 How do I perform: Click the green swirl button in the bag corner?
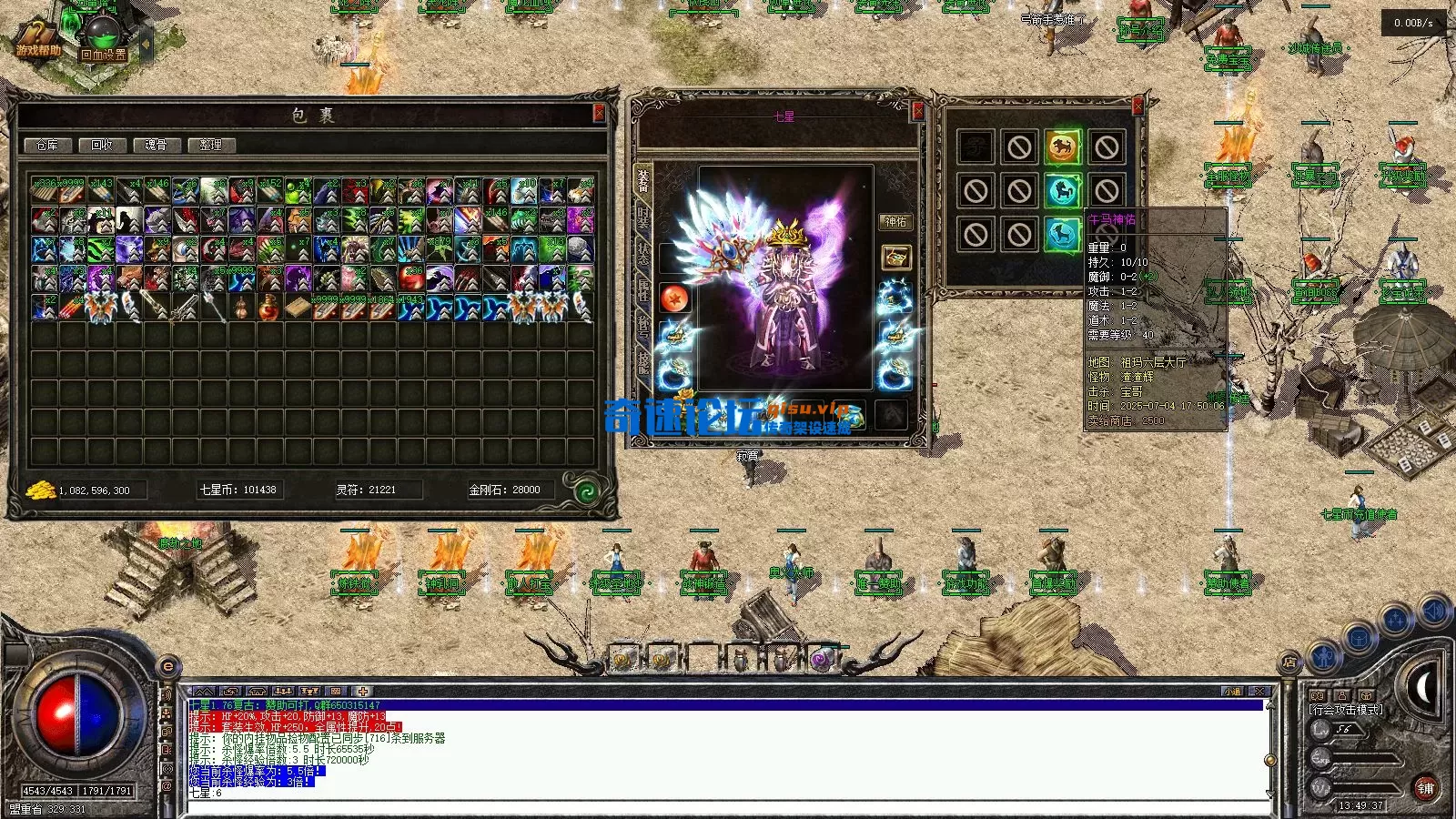[x=587, y=491]
